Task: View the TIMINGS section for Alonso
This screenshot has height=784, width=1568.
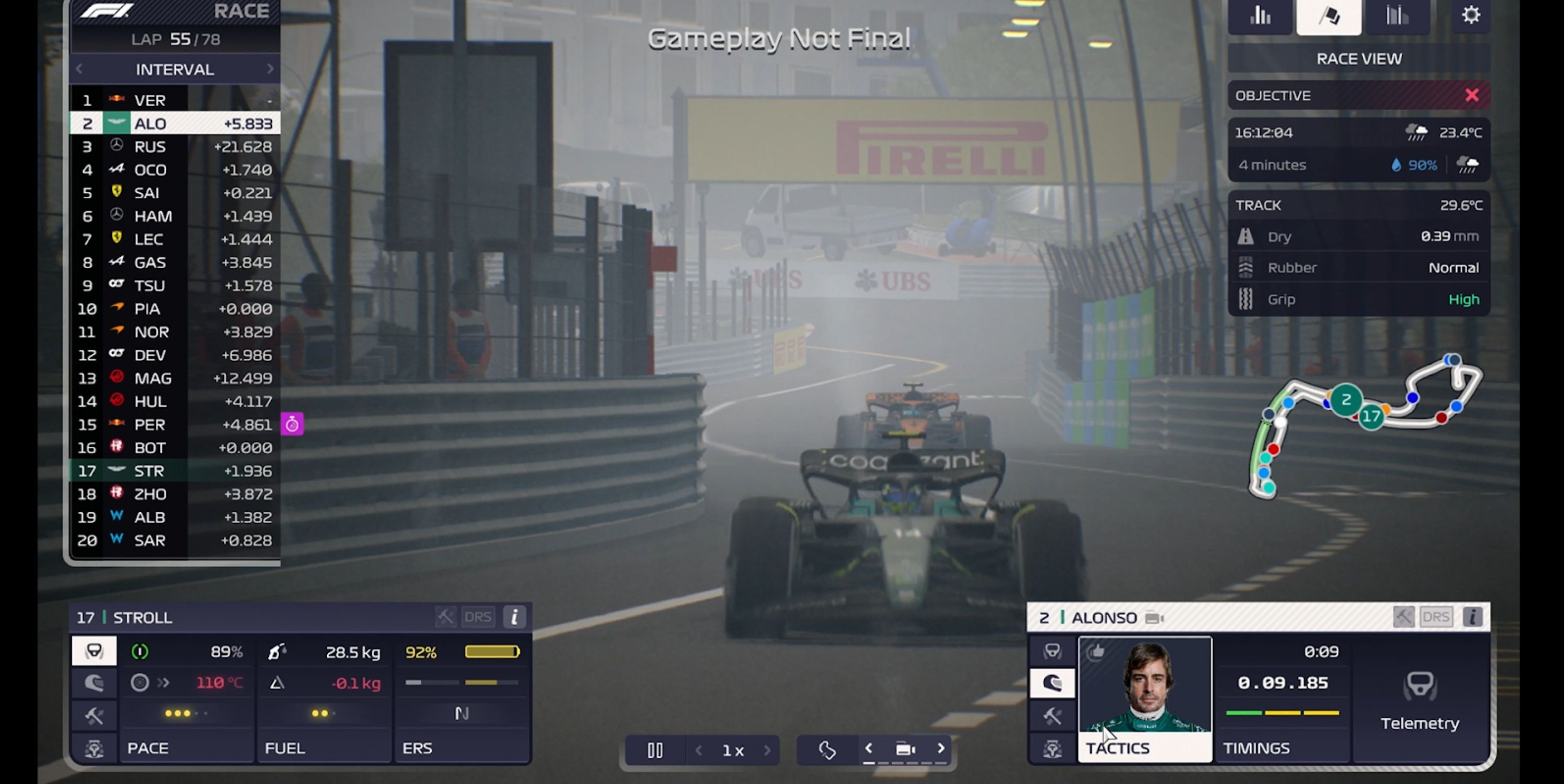Action: point(1256,747)
